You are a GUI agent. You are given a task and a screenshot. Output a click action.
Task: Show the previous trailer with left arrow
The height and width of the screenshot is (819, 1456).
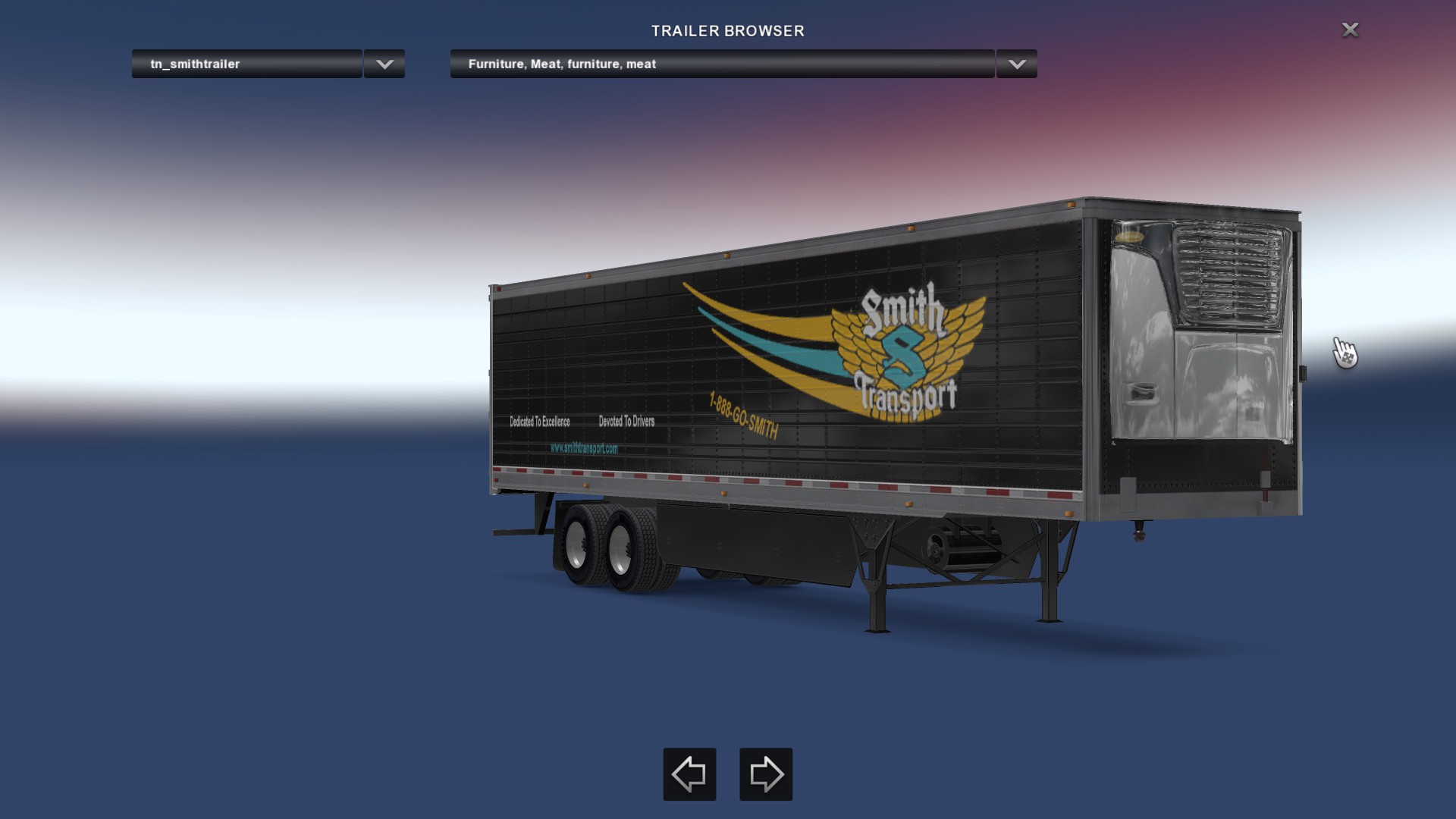(689, 774)
